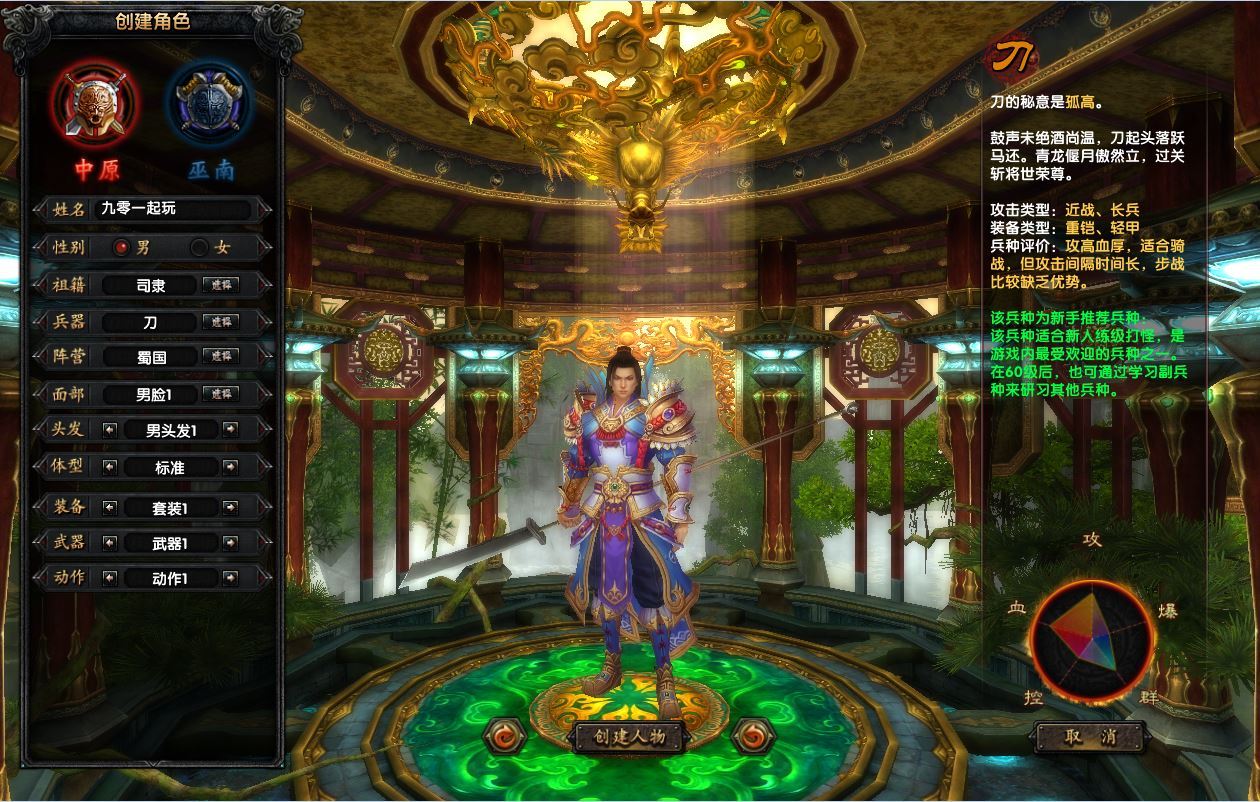The image size is (1260, 802).
Task: Open the 兵器 weapon class selection button
Action: point(220,322)
